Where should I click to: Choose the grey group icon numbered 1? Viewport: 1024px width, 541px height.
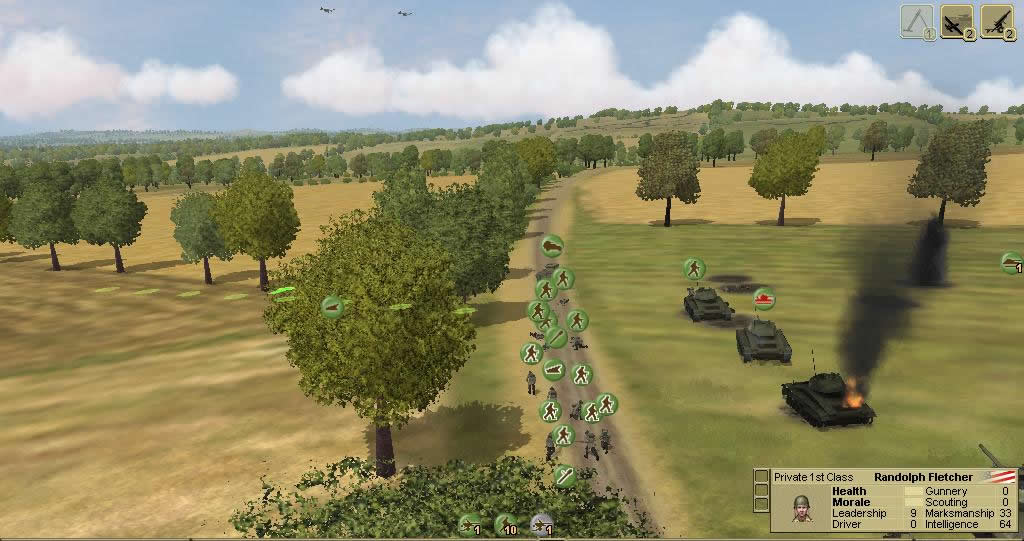(x=543, y=523)
